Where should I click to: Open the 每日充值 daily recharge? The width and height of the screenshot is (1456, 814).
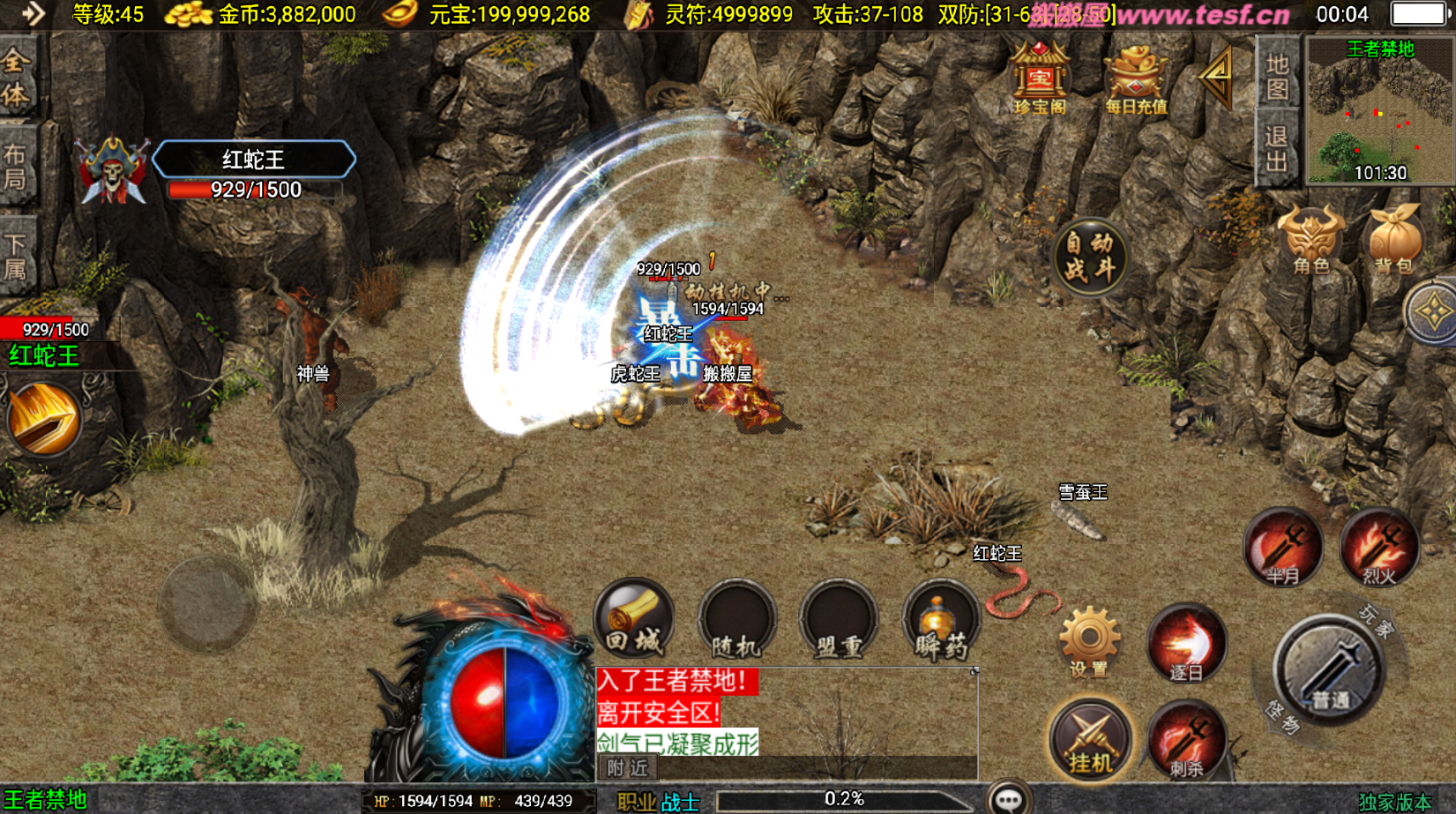[x=1136, y=79]
